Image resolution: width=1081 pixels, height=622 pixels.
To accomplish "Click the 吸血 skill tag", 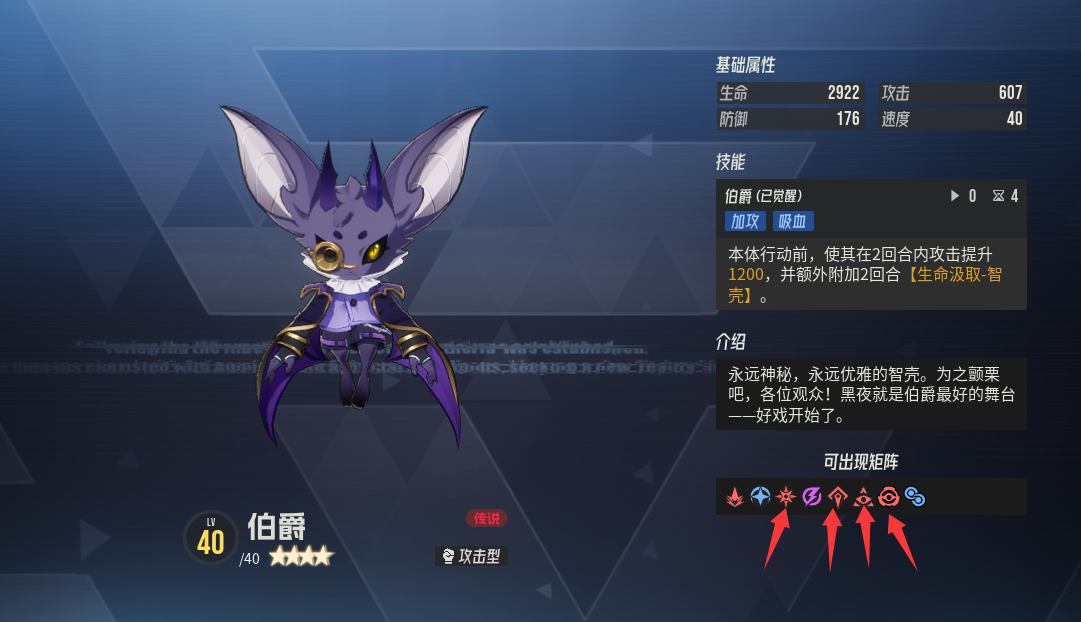I will [x=793, y=221].
